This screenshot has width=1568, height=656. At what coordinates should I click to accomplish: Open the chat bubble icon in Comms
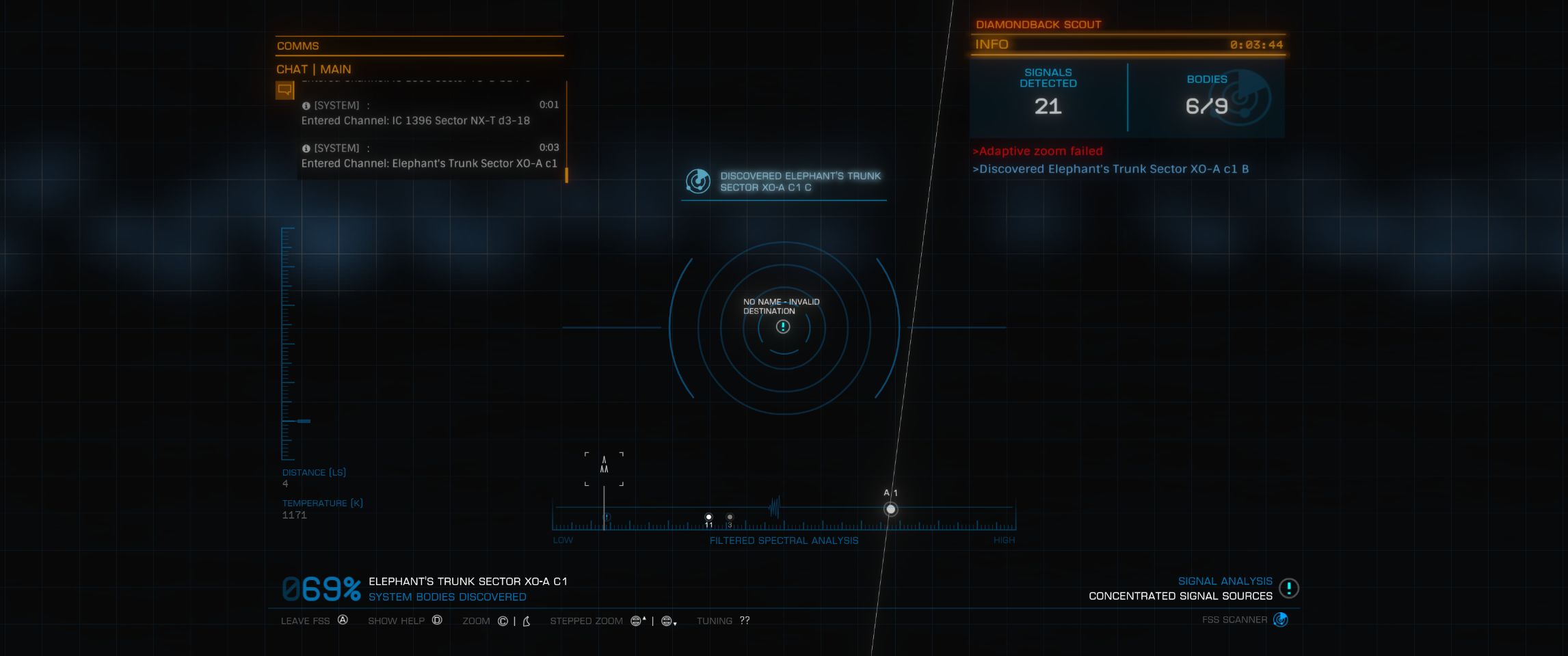tap(284, 90)
